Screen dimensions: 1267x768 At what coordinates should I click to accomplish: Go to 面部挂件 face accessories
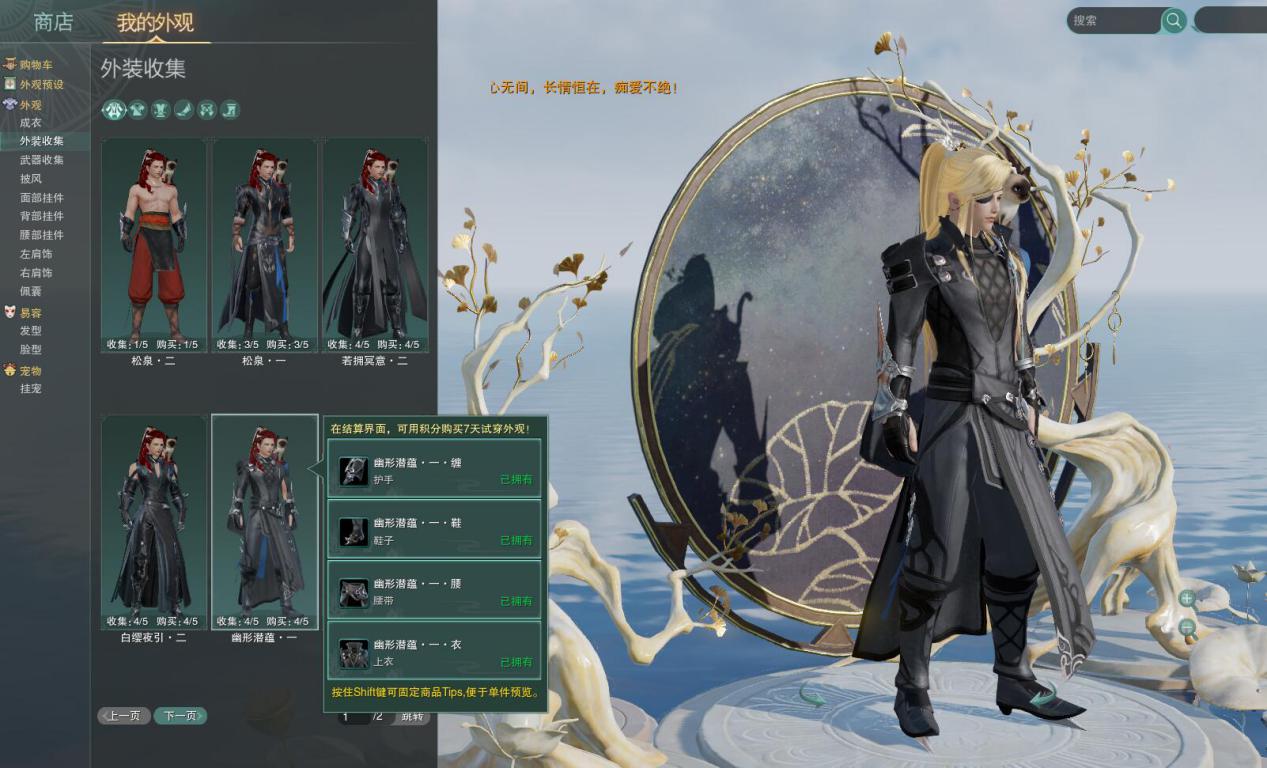coord(42,198)
